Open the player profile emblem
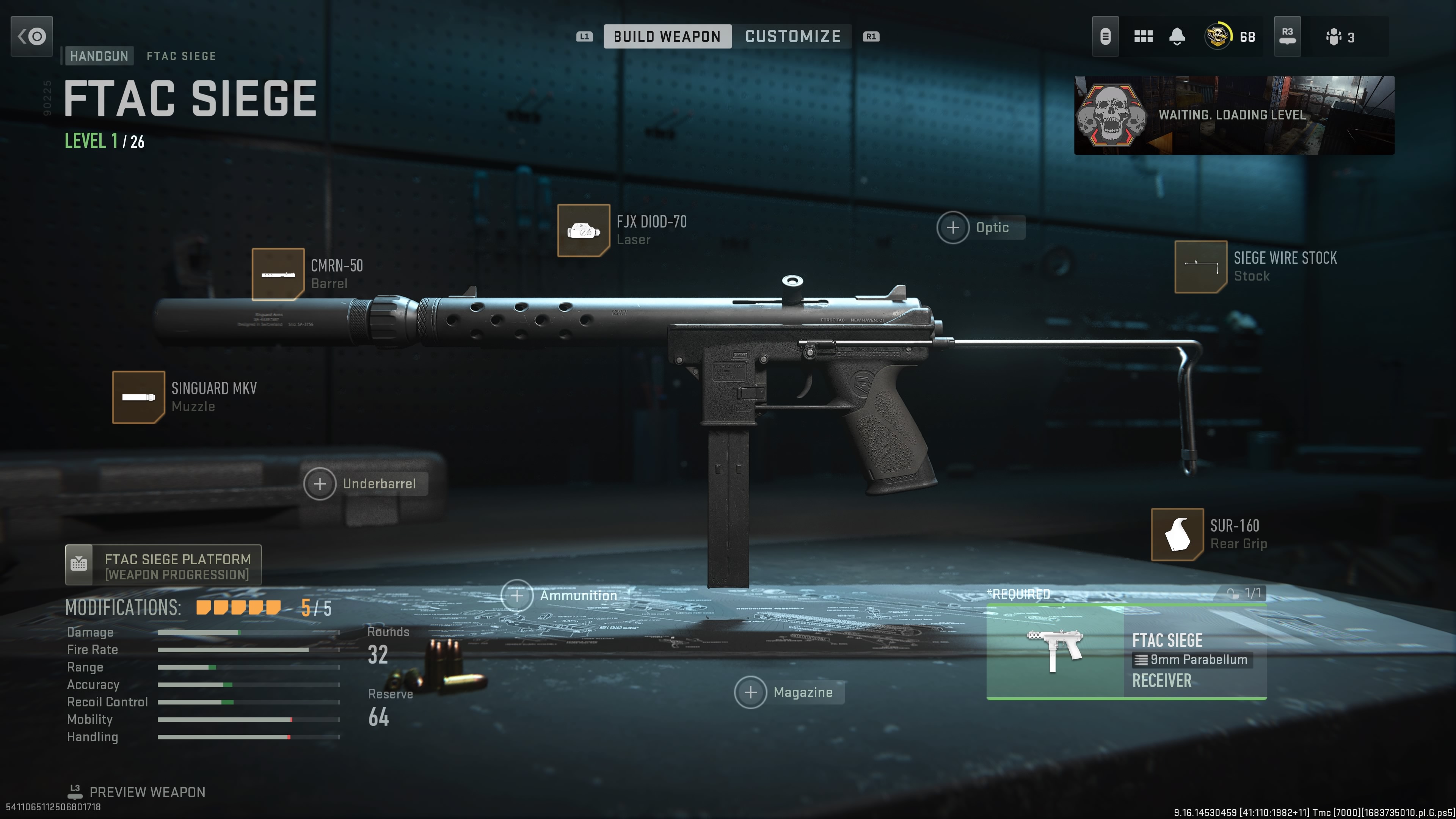The image size is (1456, 819). pyautogui.click(x=1218, y=37)
